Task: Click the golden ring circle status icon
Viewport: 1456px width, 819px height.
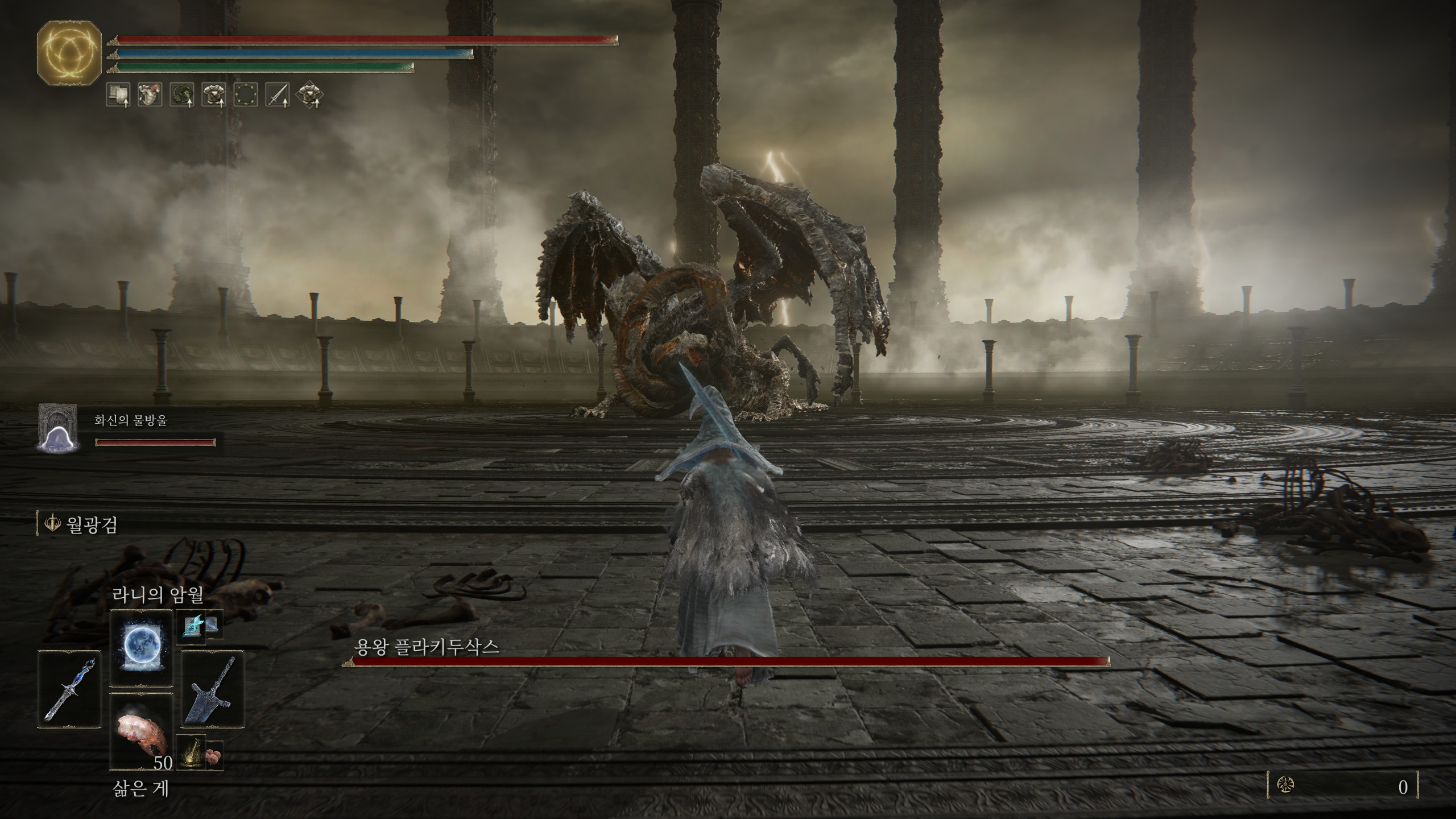Action: point(246,95)
